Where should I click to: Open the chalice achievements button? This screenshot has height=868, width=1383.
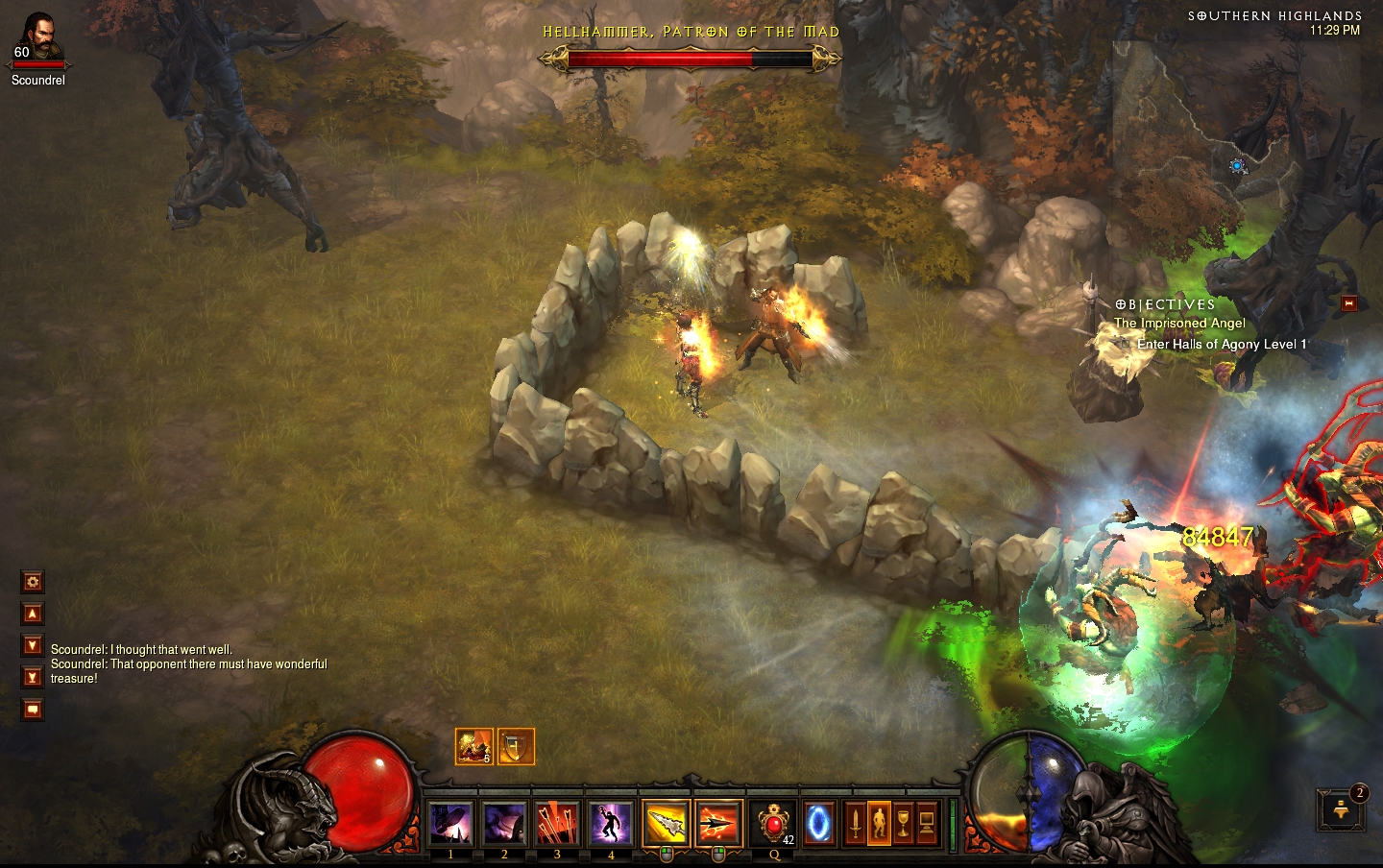903,823
